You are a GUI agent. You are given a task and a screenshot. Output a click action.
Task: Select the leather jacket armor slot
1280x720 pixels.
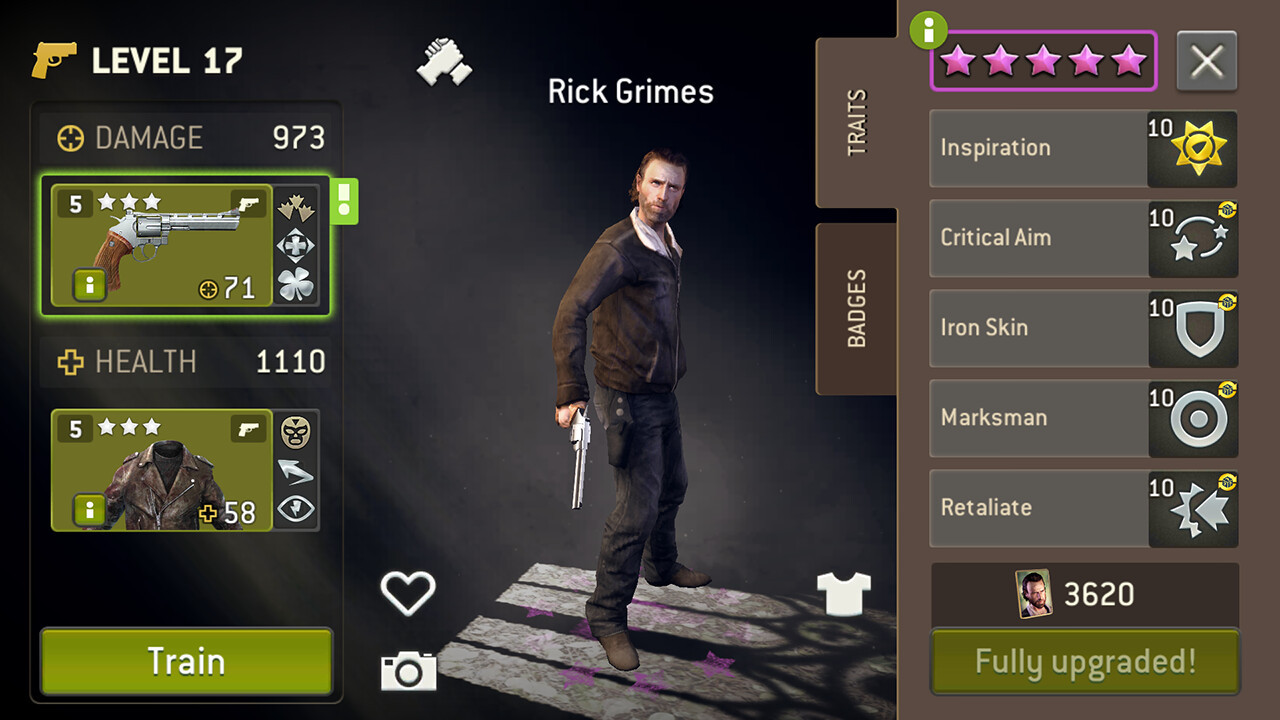[162, 470]
